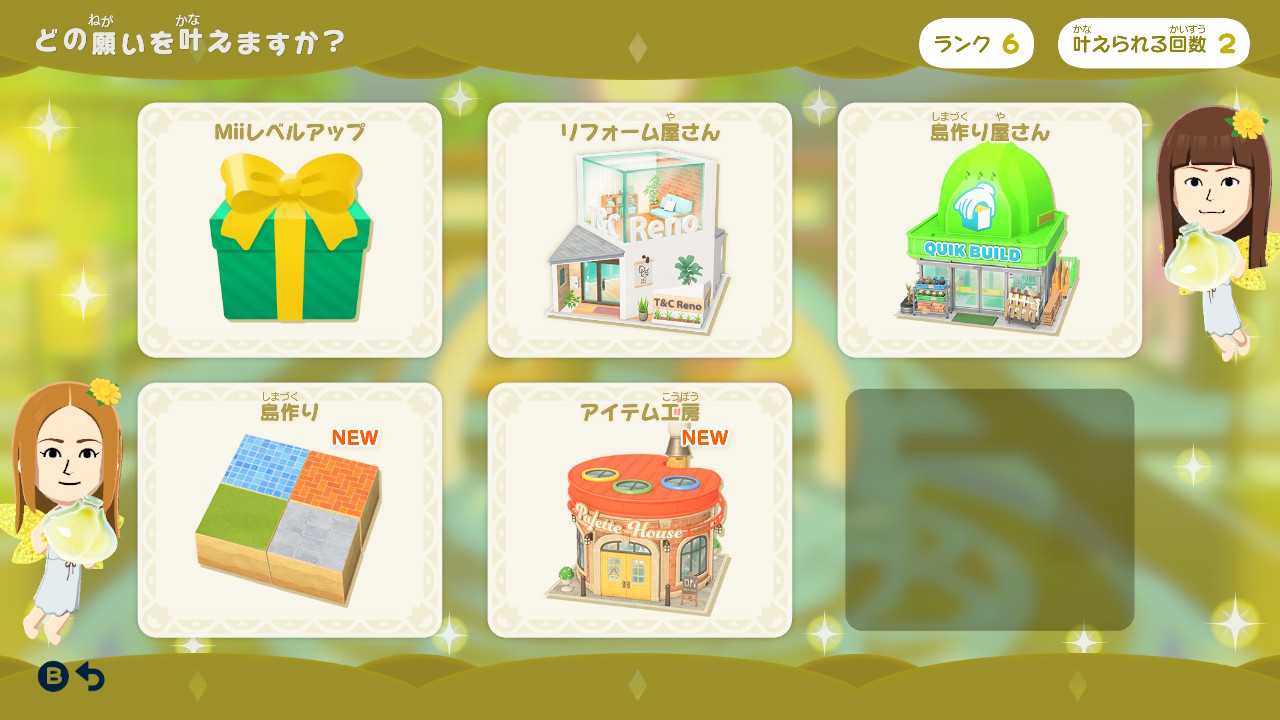This screenshot has width=1280, height=720.
Task: Select the Mii Level Up card panel
Action: pyautogui.click(x=289, y=228)
